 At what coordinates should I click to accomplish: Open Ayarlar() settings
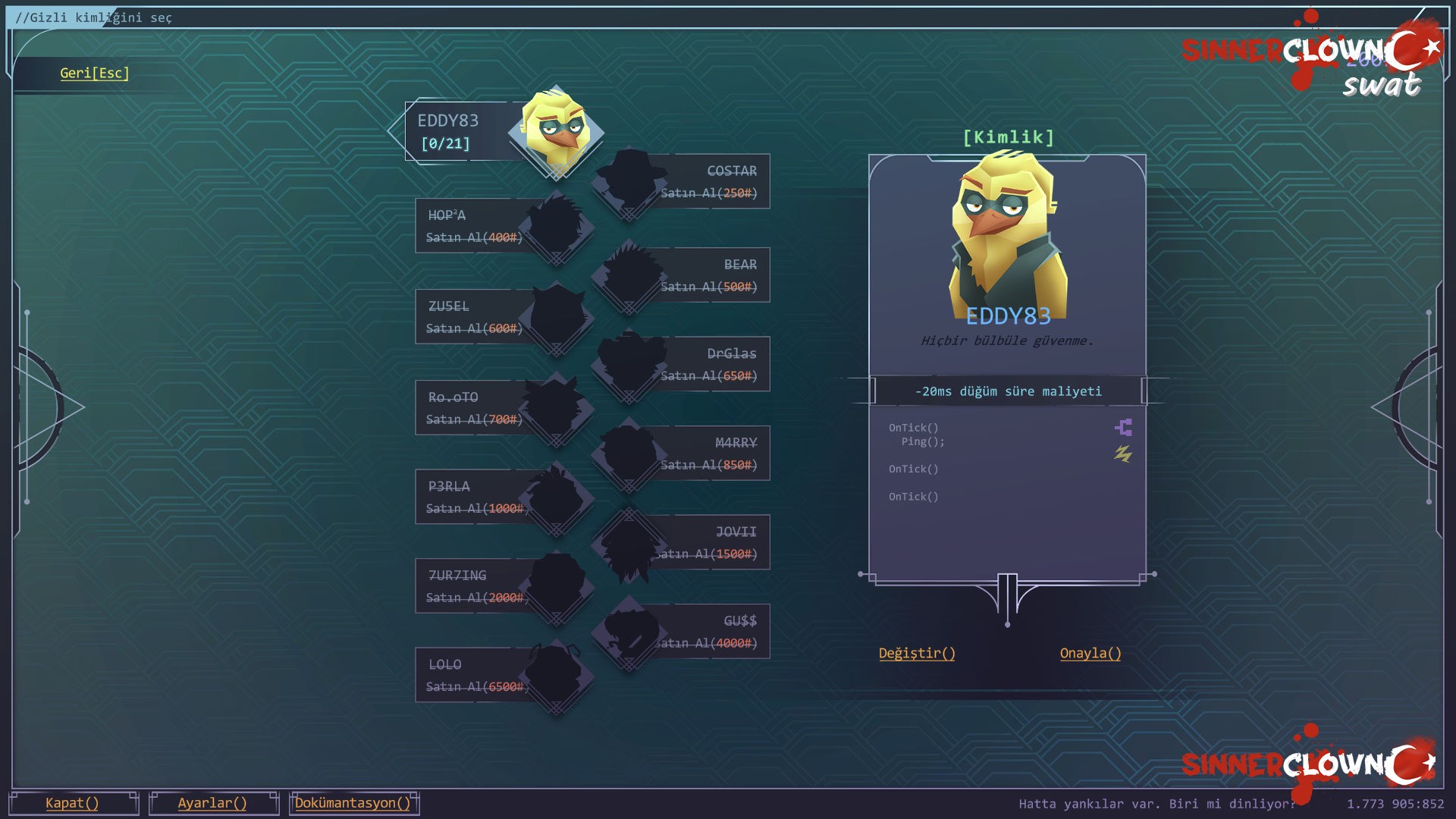(x=213, y=803)
